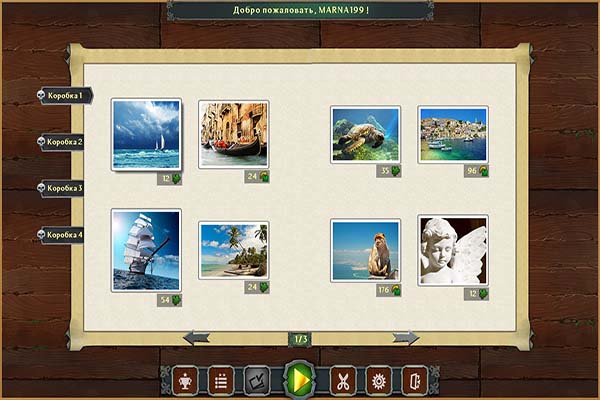
Task: Choose the tropical palm beach puzzle
Action: coord(233,249)
